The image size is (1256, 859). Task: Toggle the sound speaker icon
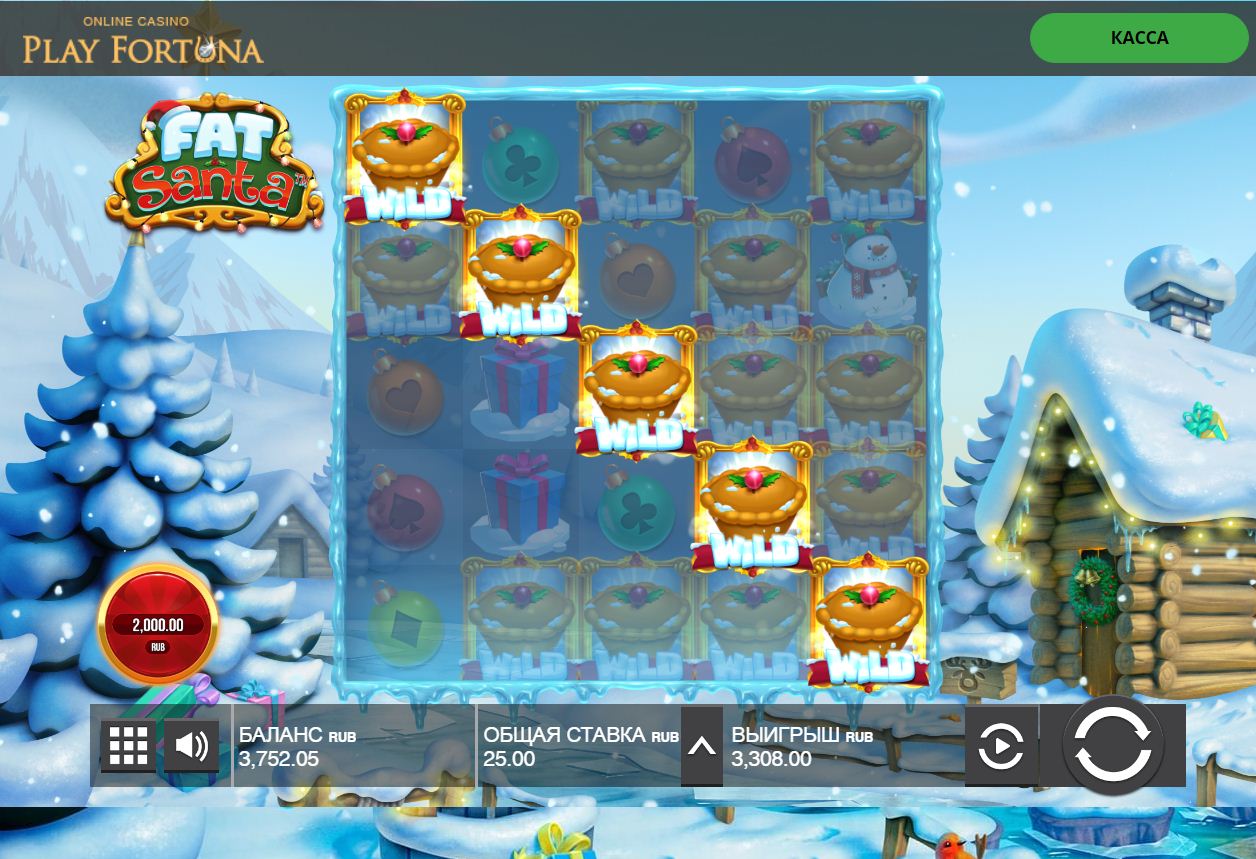191,746
